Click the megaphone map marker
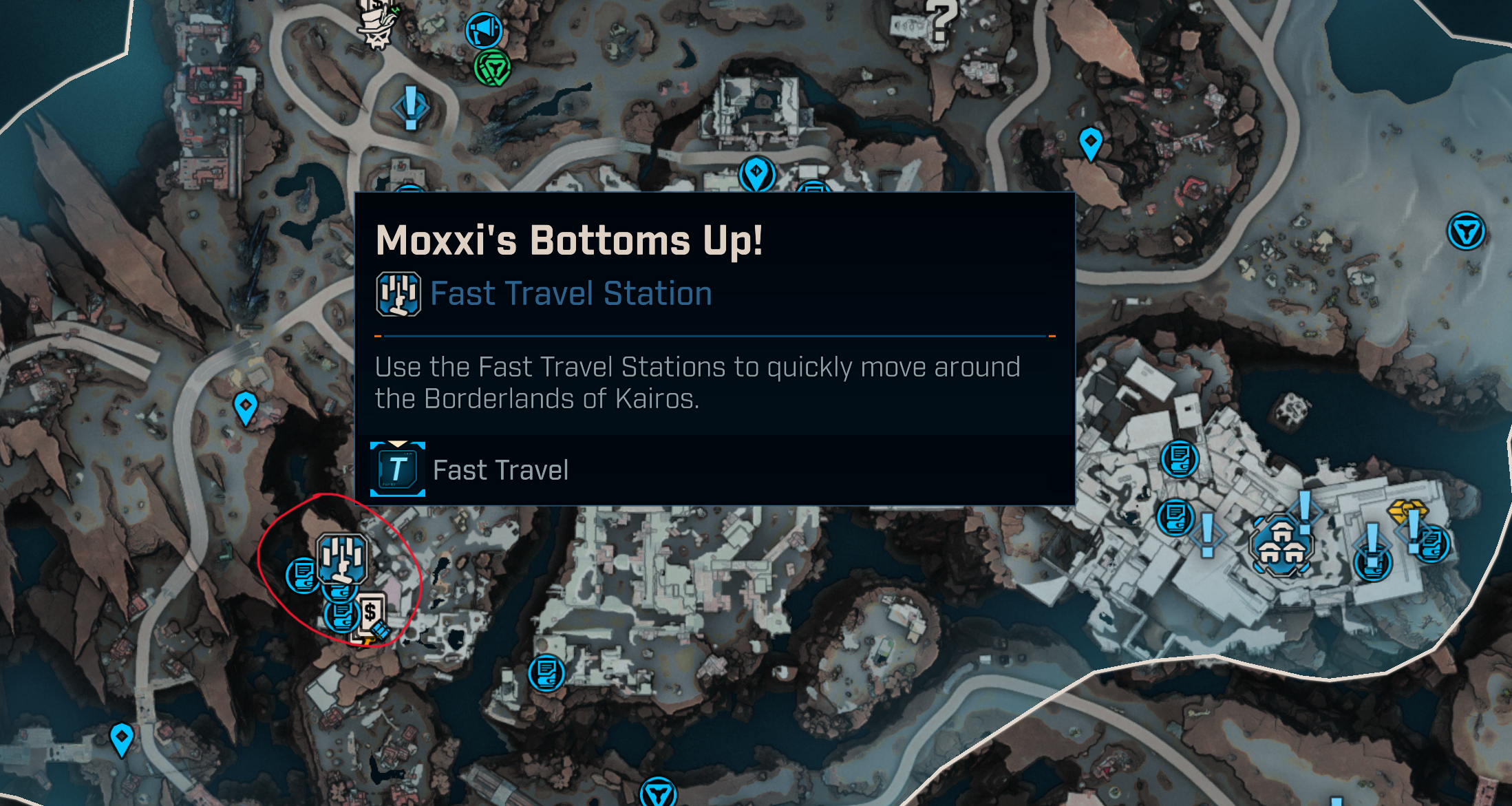Screen dimensions: 1512x806 tap(484, 30)
